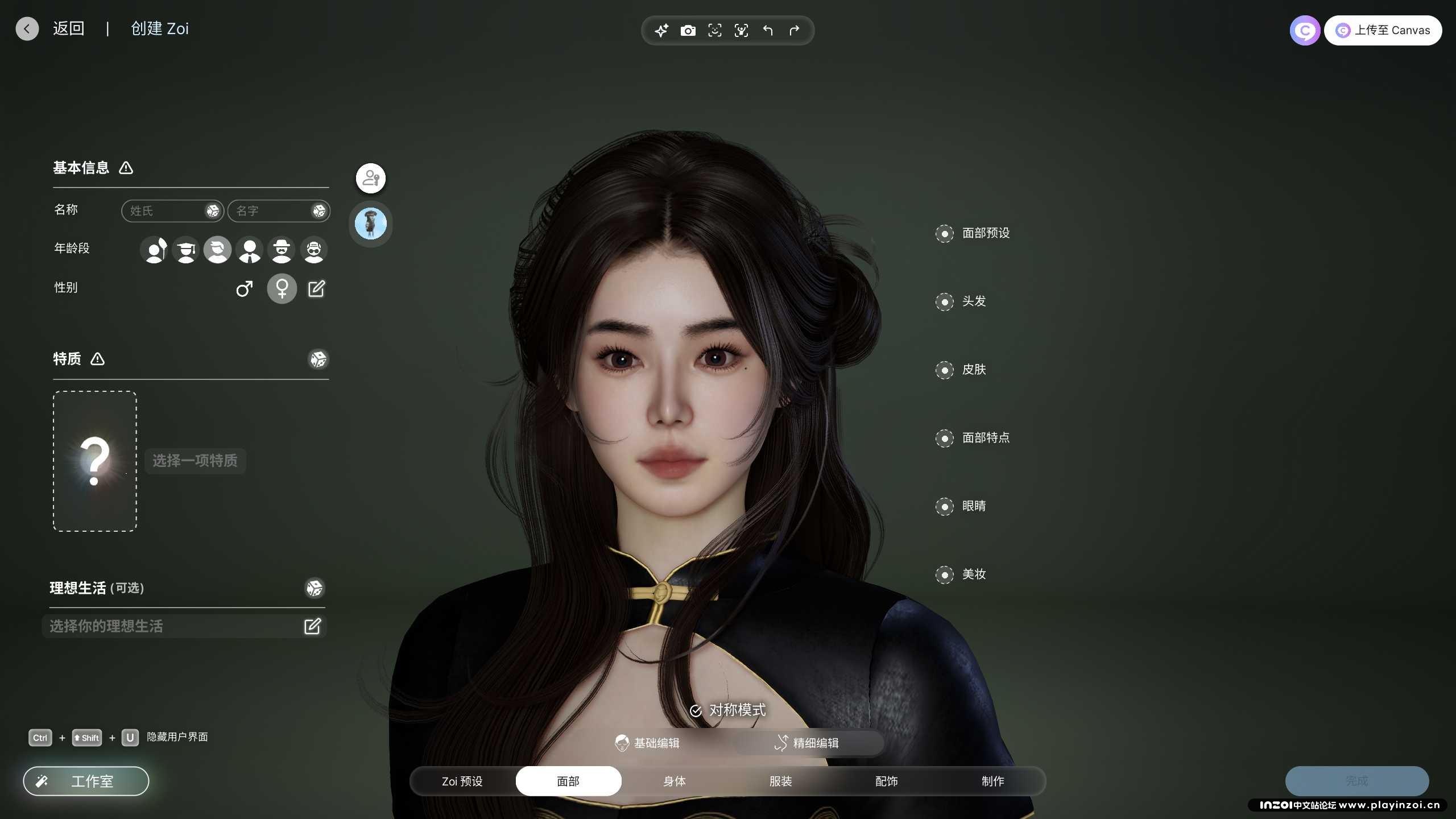The image size is (1456, 819).
Task: Go back using the 返回 arrow button
Action: tap(27, 29)
